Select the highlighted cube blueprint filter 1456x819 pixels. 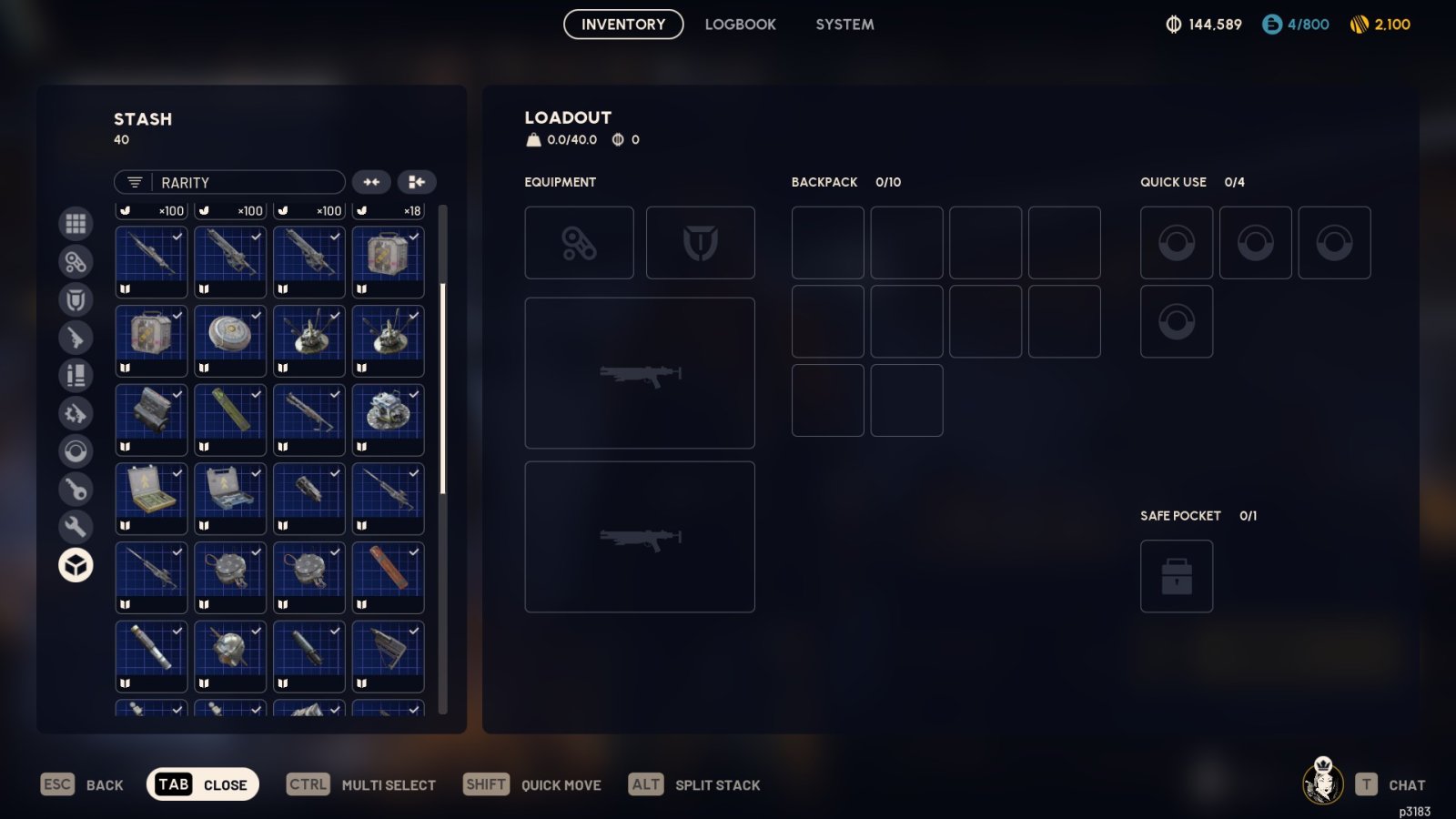76,565
